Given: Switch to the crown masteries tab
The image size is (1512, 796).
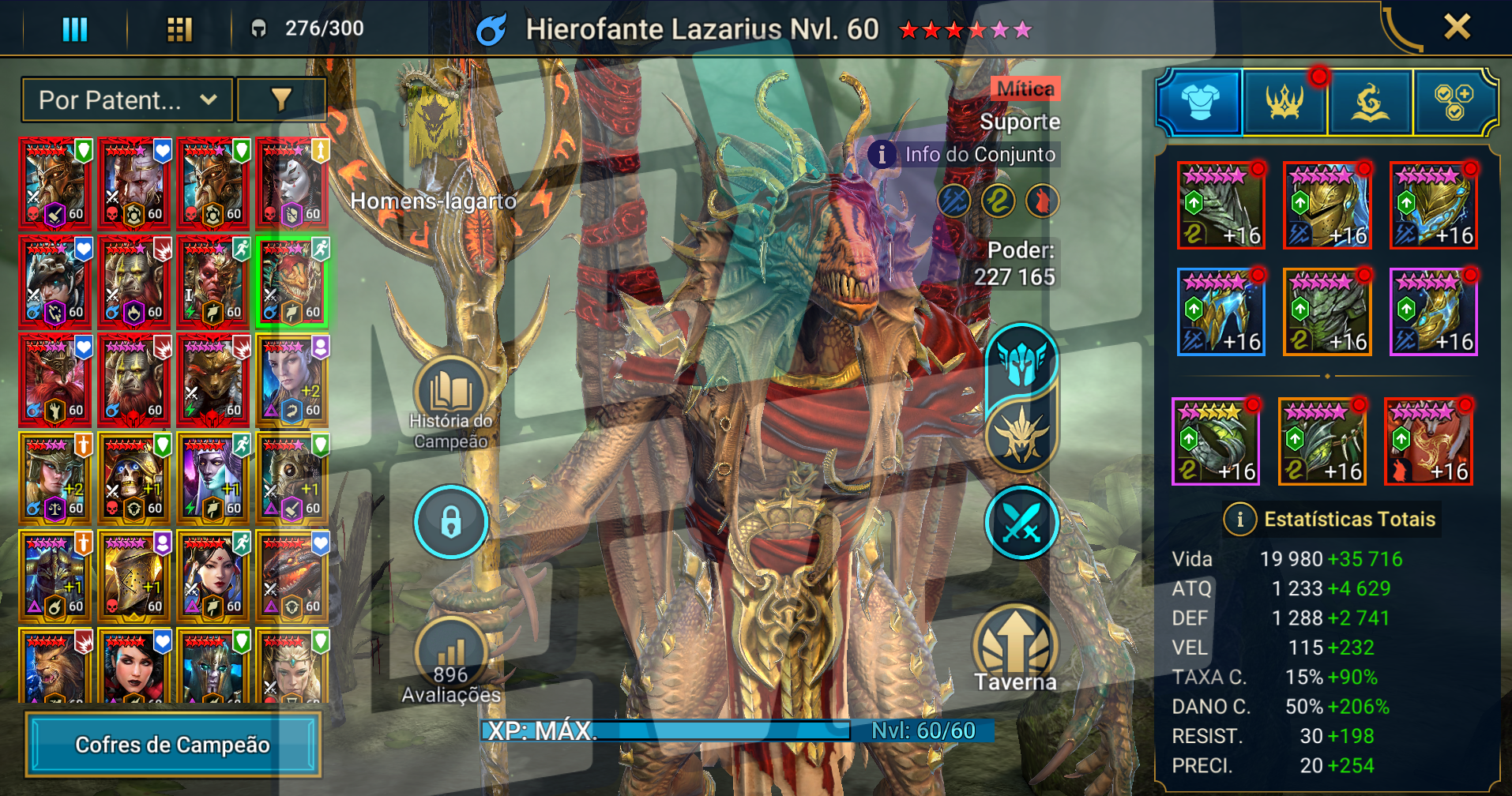Looking at the screenshot, I should 1284,103.
